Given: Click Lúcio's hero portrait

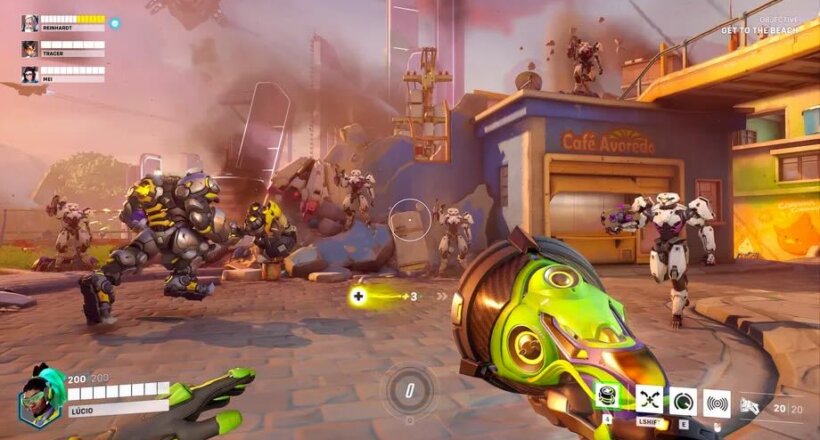Looking at the screenshot, I should (36, 393).
